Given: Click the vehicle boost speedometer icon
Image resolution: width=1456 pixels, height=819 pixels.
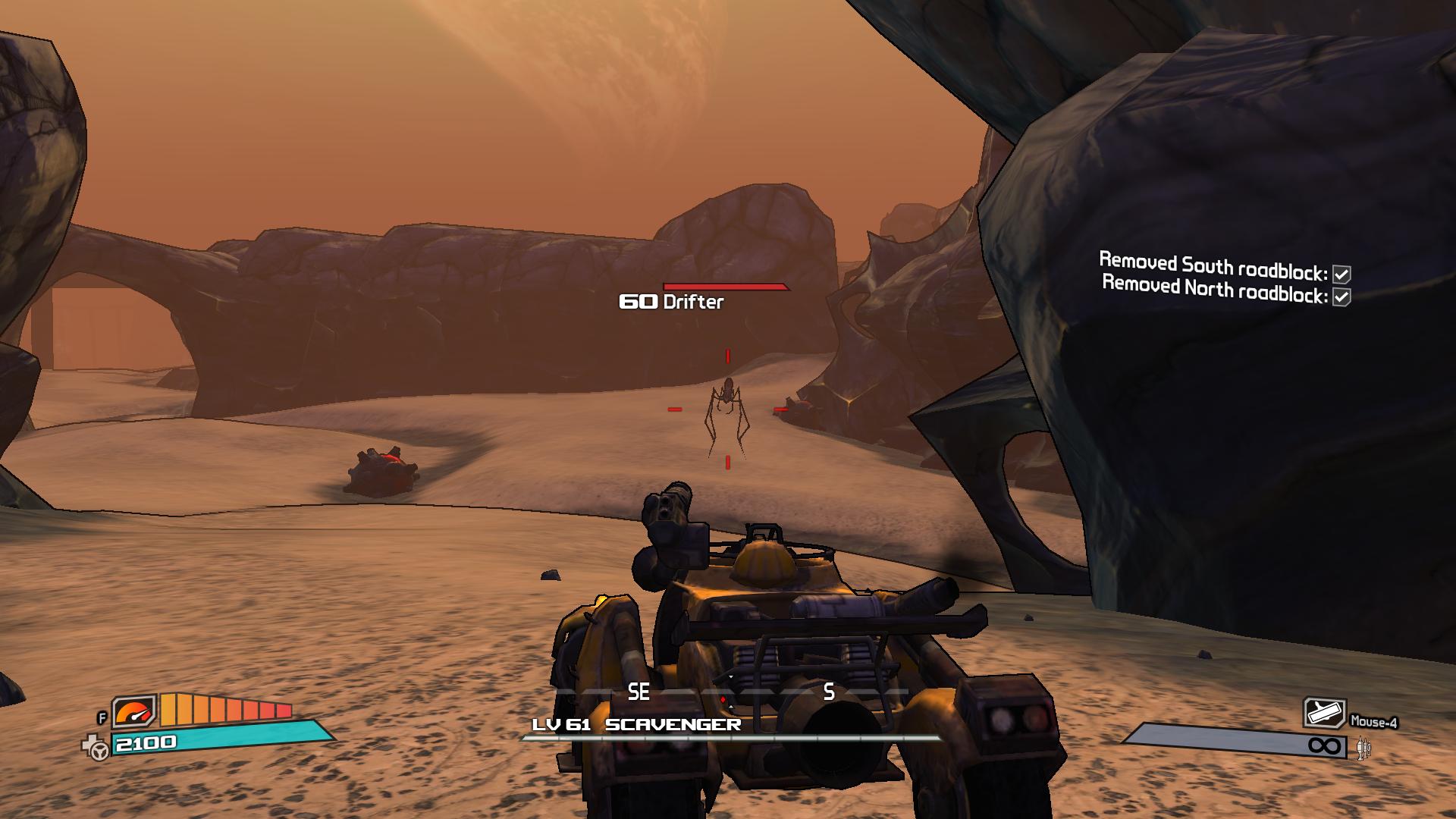Looking at the screenshot, I should pos(135,711).
